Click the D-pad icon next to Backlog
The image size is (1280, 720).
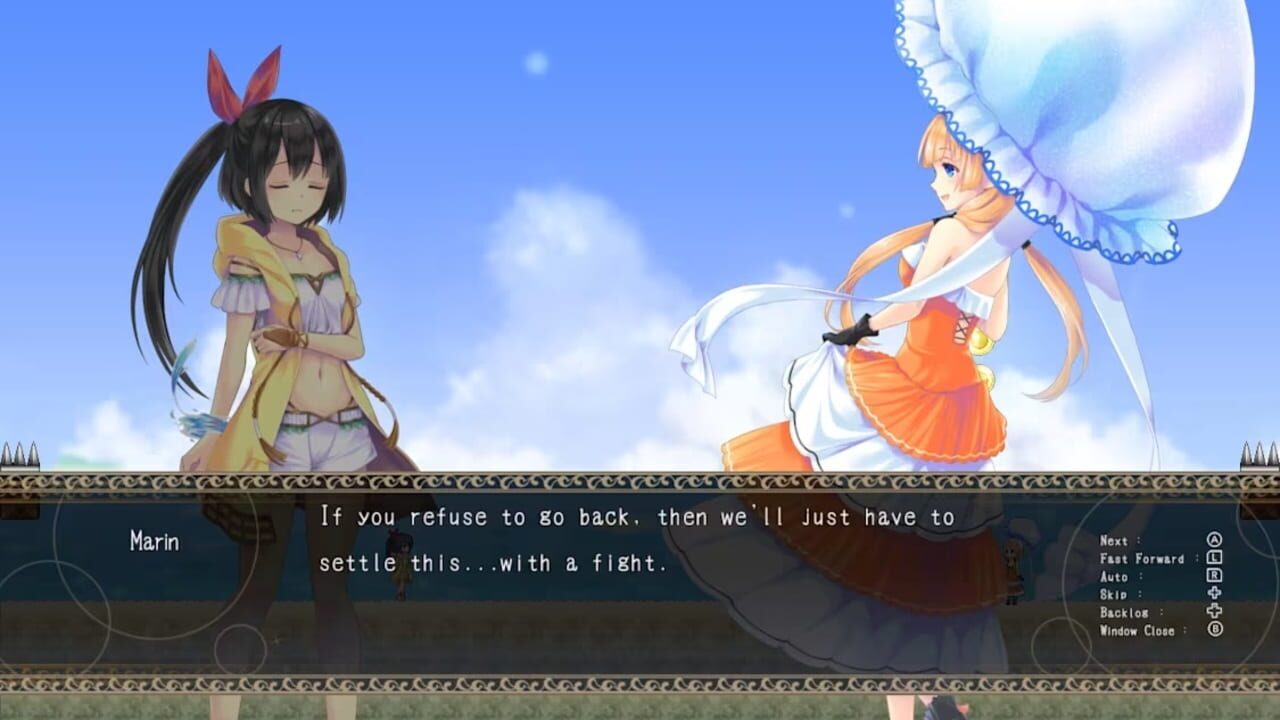coord(1216,612)
